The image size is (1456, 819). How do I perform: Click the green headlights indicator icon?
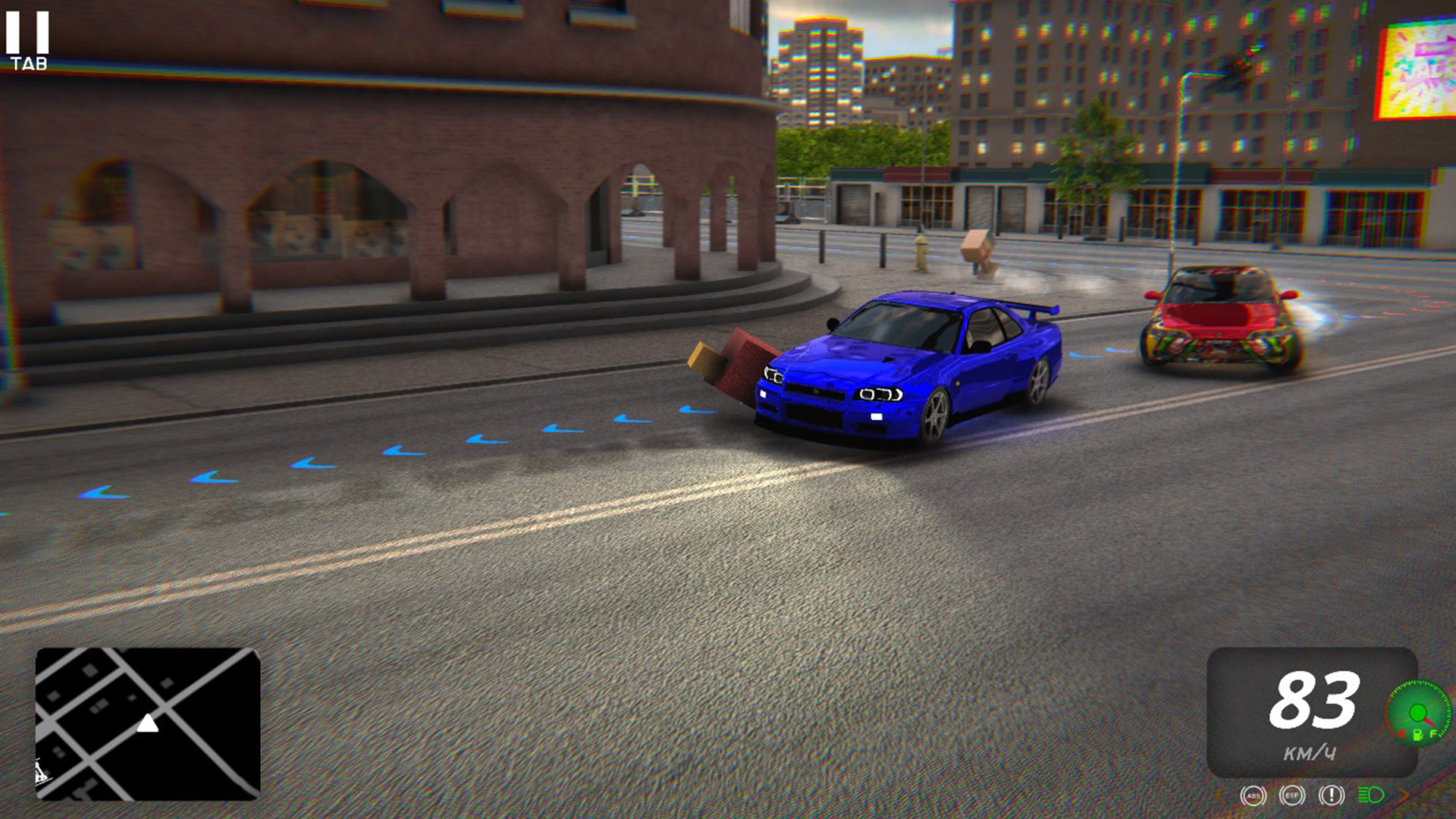coord(1370,795)
